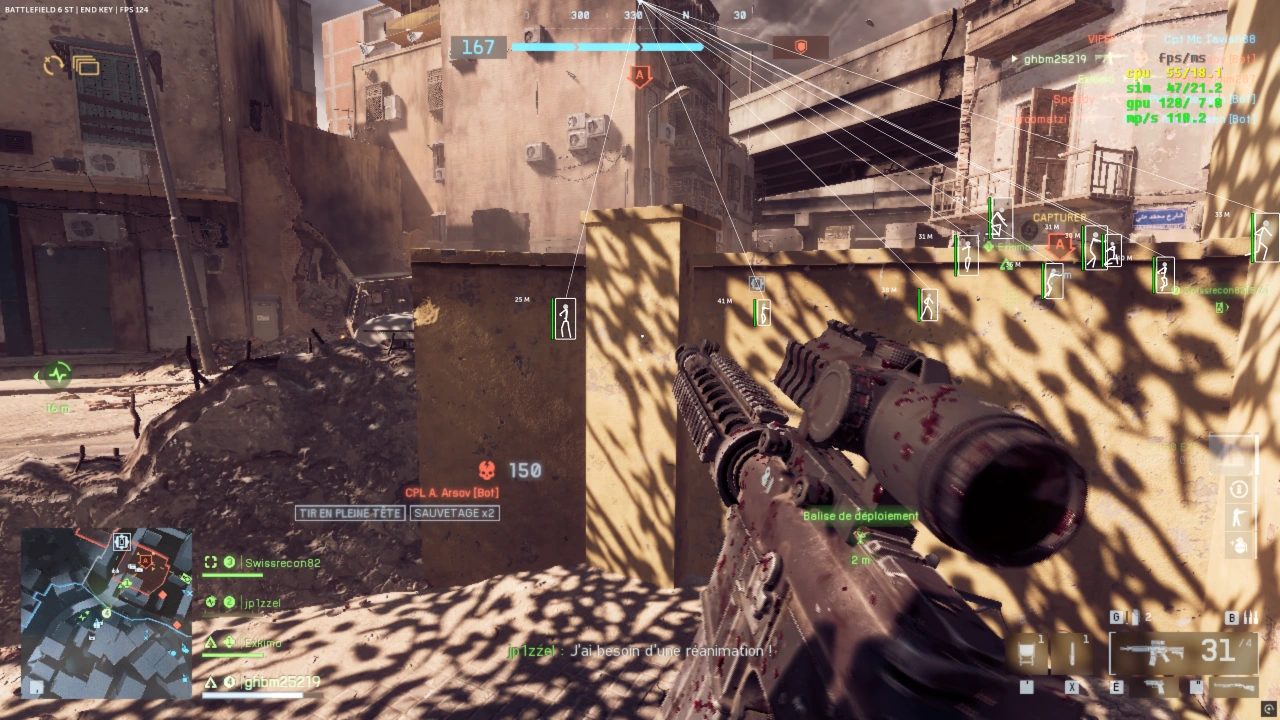Viewport: 1280px width, 720px height.
Task: Select the deployment beacon gadget slot
Action: (x=1026, y=654)
